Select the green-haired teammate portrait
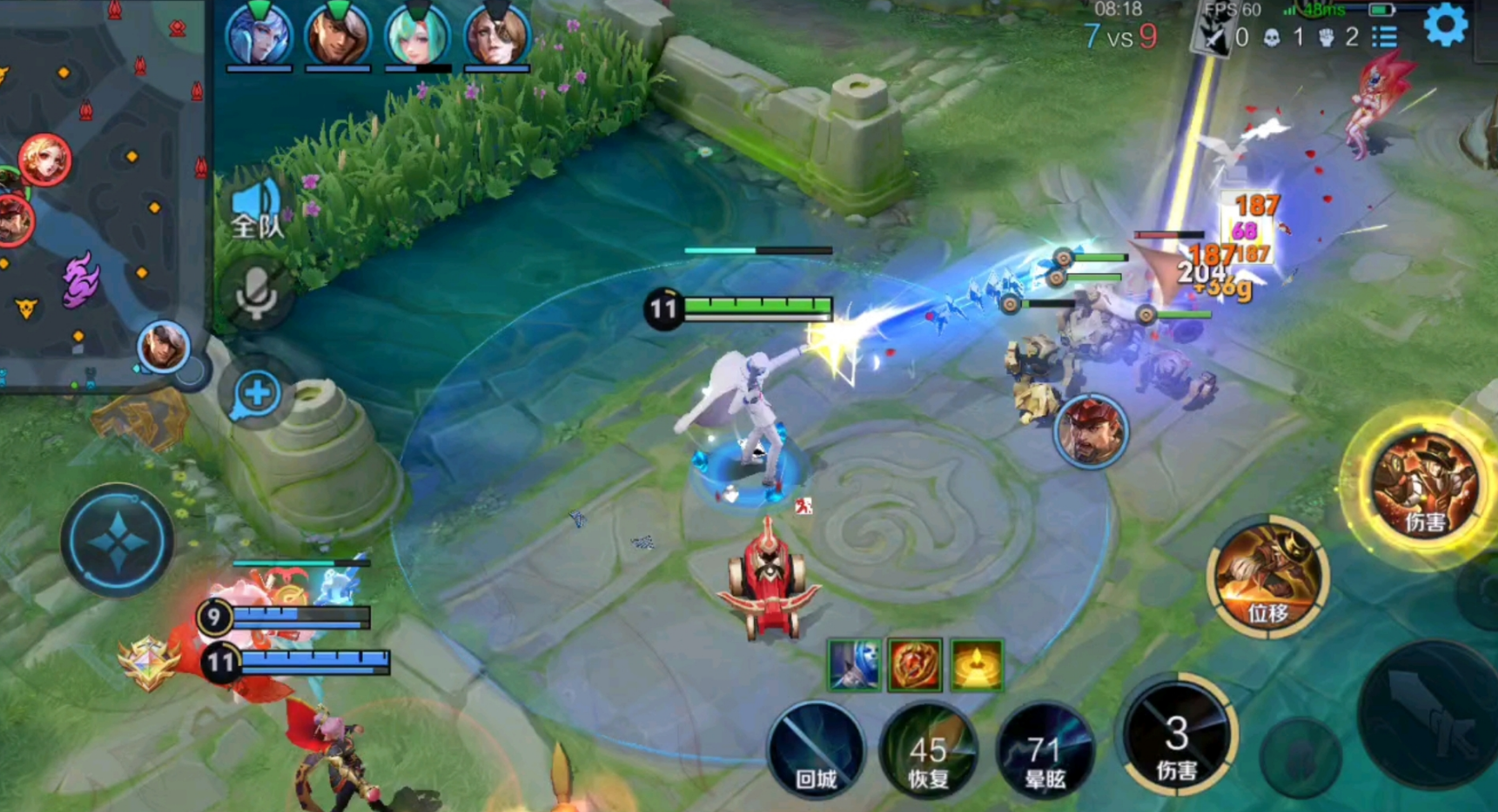The height and width of the screenshot is (812, 1498). pos(417,35)
